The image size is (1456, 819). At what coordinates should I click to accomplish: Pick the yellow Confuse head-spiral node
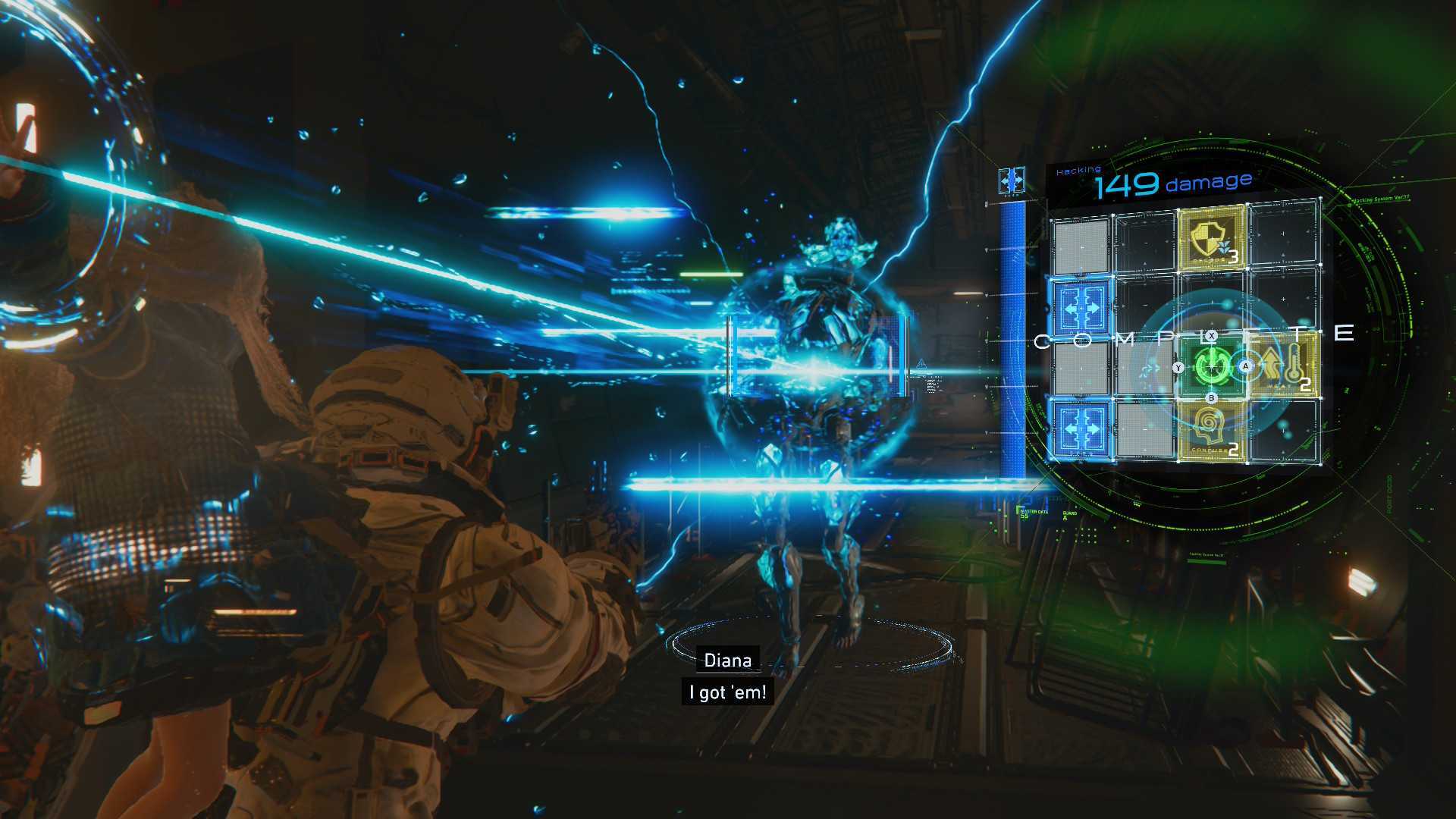[x=1211, y=431]
